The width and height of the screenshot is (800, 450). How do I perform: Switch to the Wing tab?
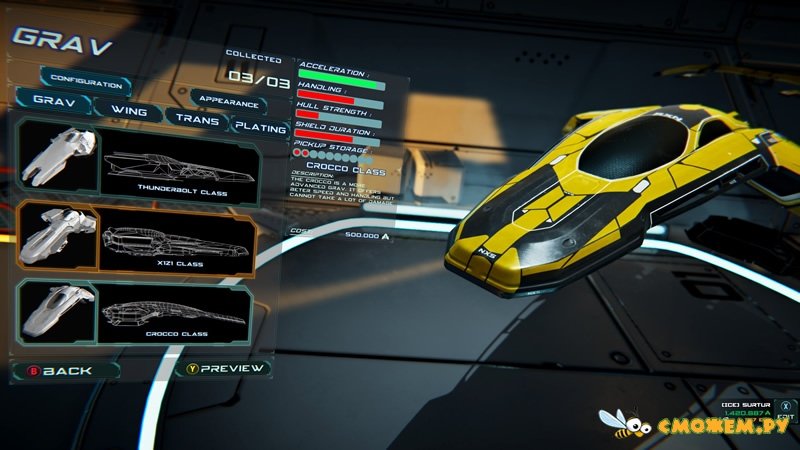point(128,109)
